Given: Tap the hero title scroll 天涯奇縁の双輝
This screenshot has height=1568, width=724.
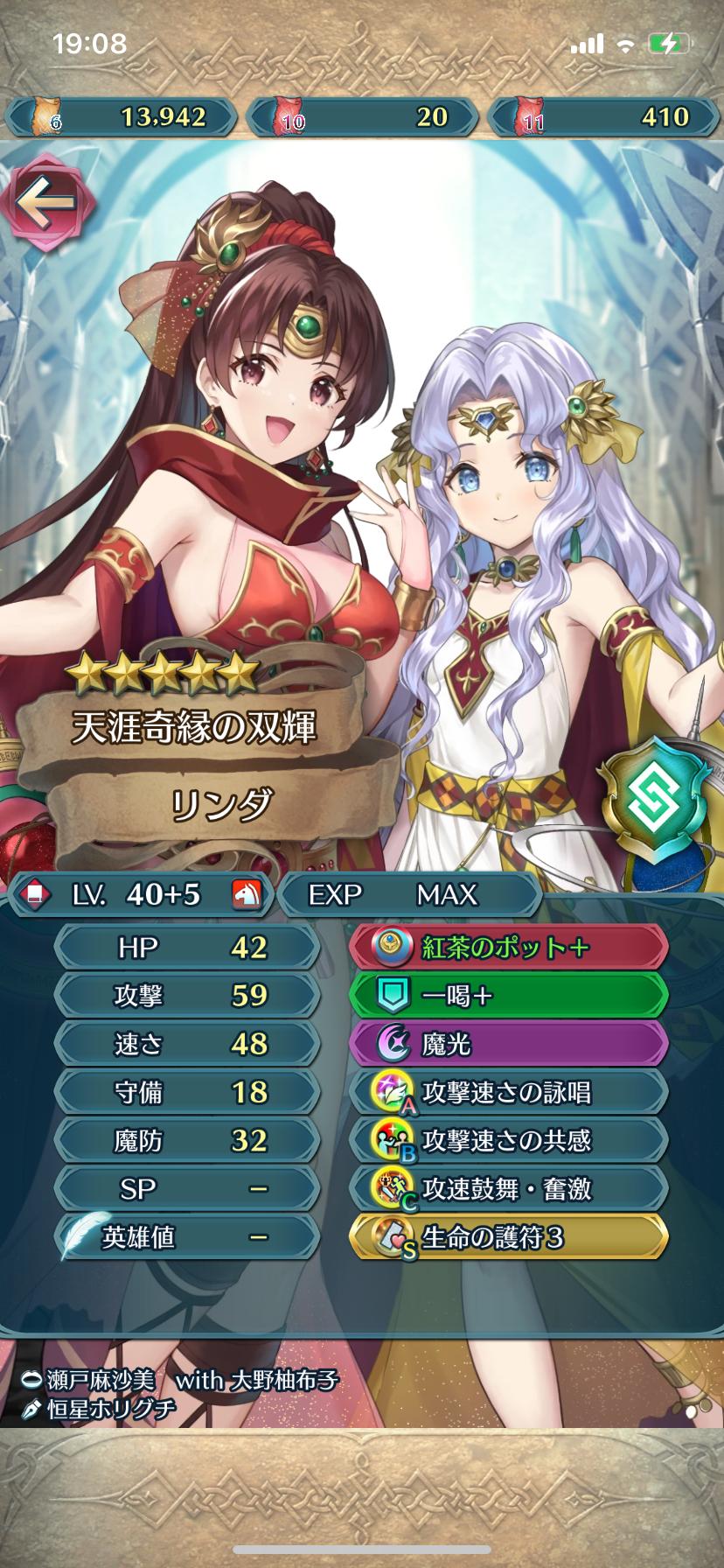Looking at the screenshot, I should (x=194, y=727).
